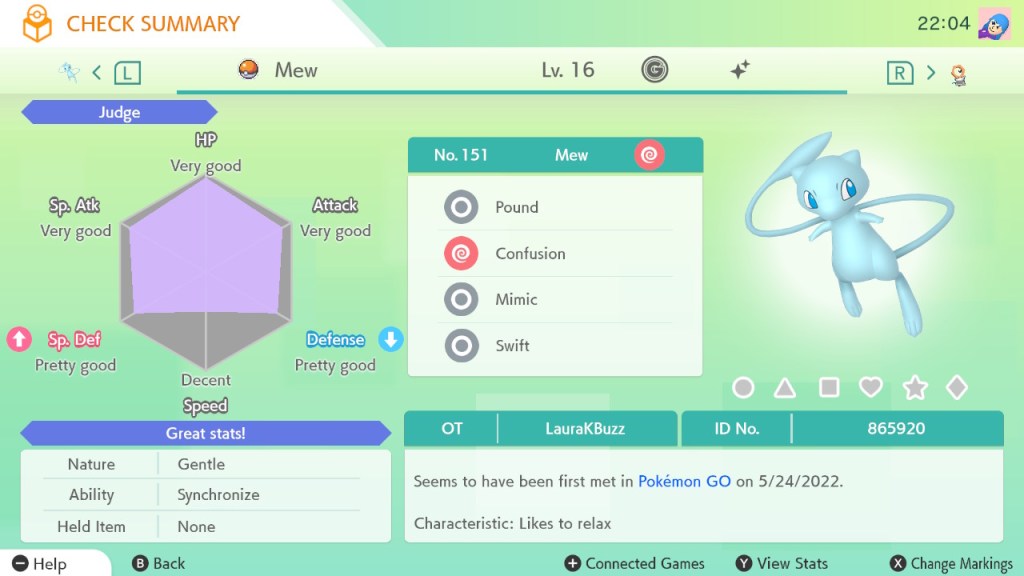Screen dimensions: 1024x576
Task: Click the Judge header label
Action: coord(119,113)
